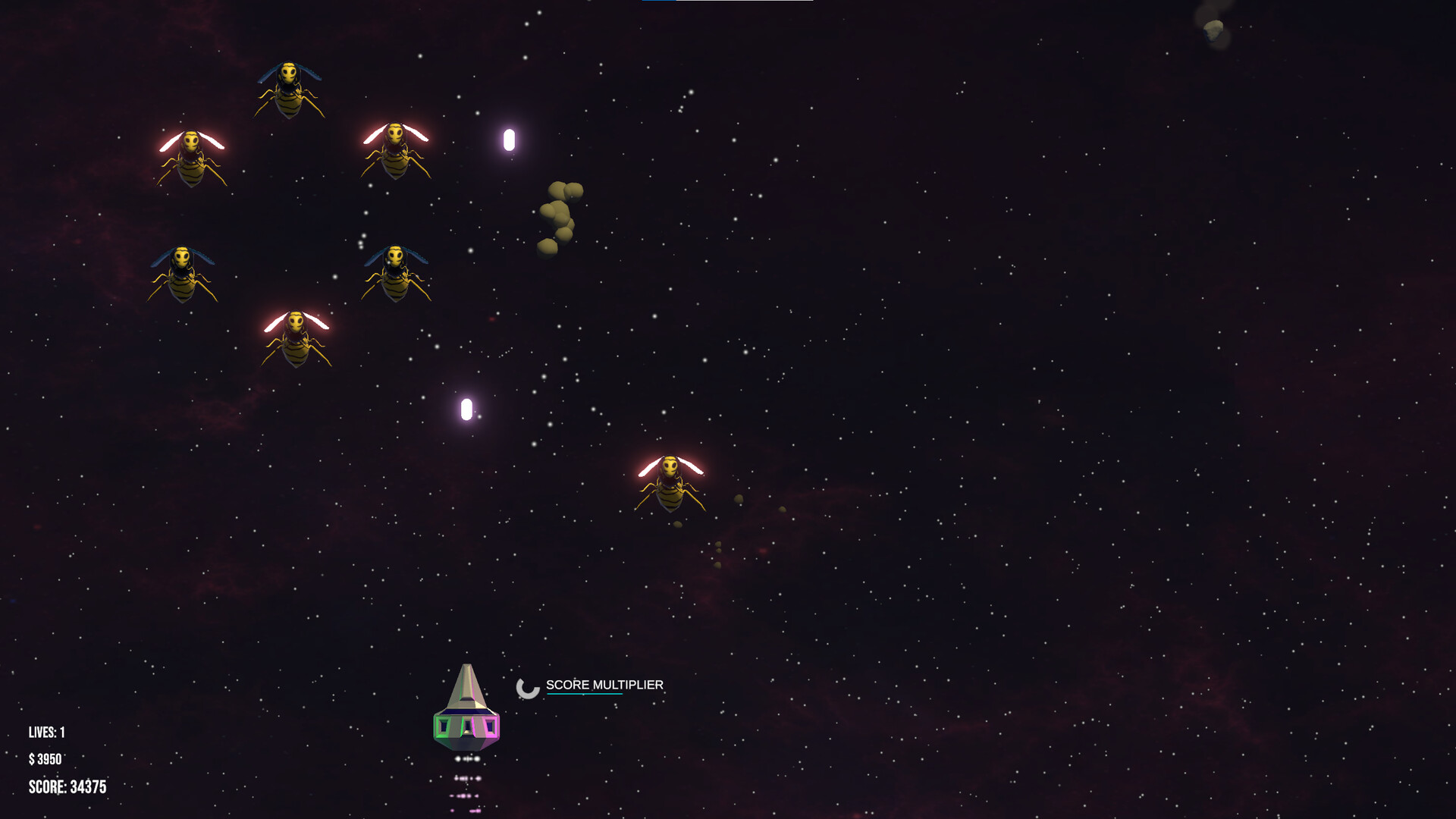Click the upper glowing purple projectile
The image size is (1456, 819).
(x=507, y=139)
